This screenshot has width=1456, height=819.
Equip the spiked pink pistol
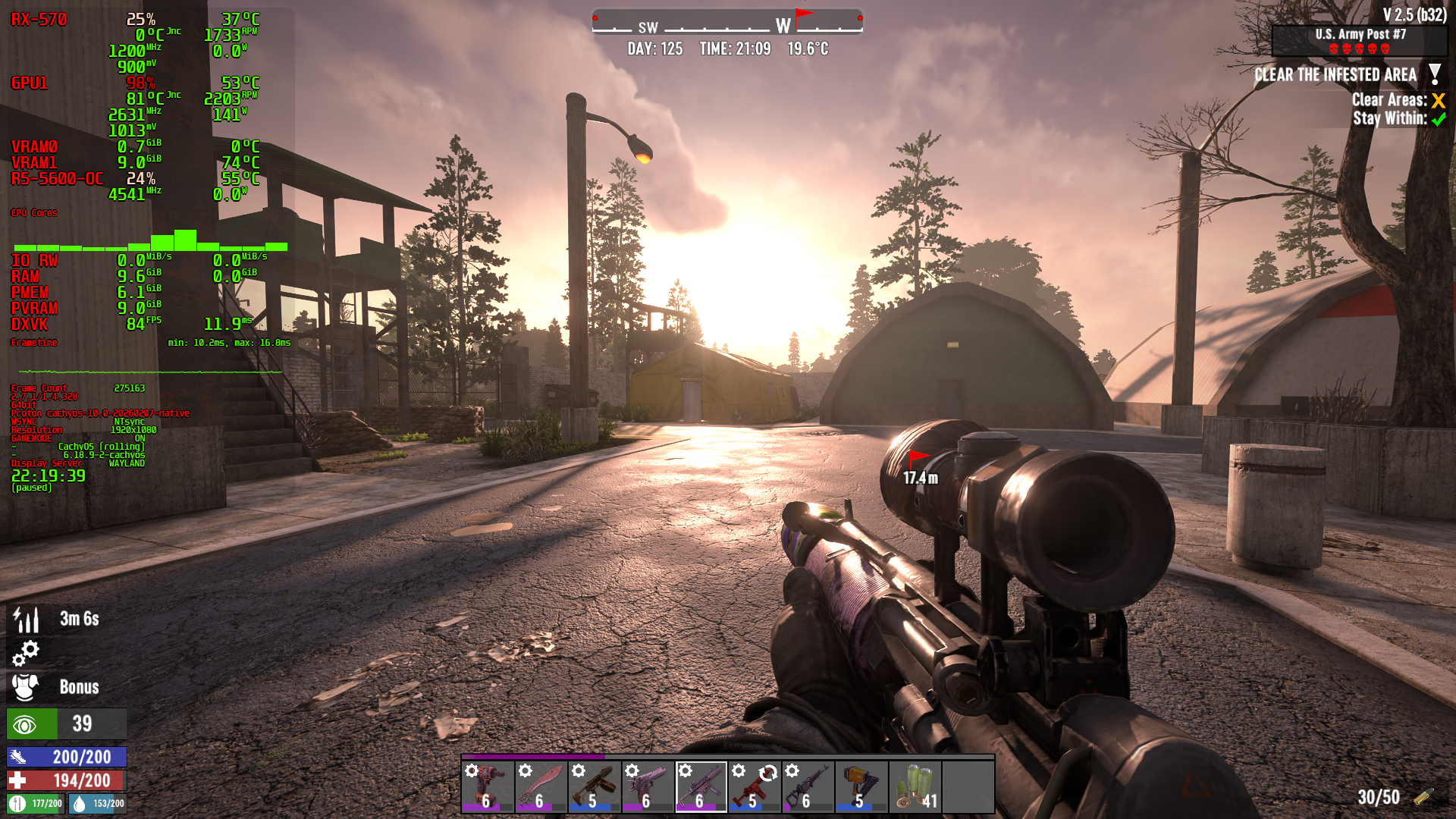click(648, 786)
